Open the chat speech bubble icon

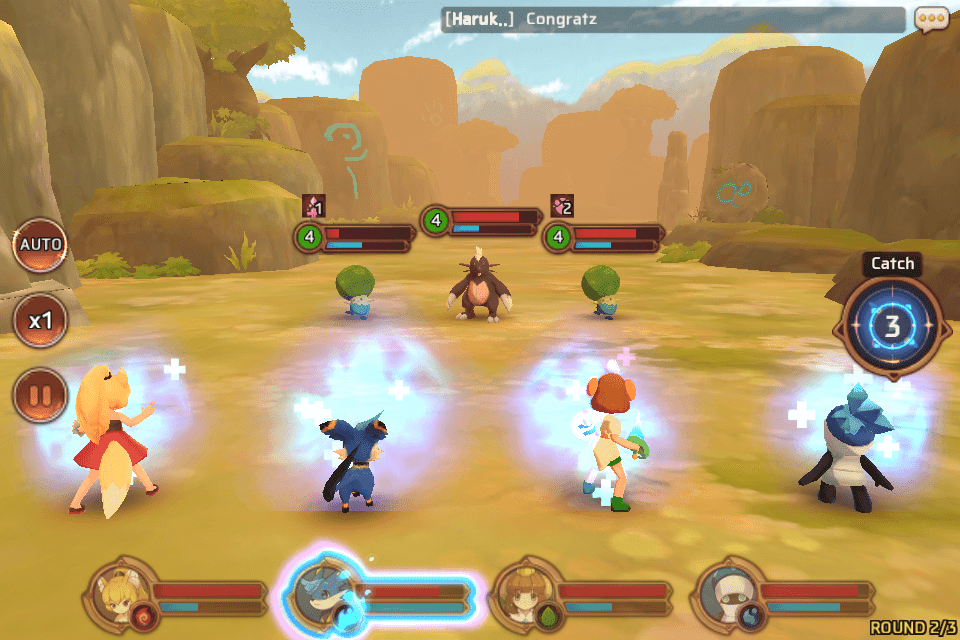pyautogui.click(x=931, y=19)
